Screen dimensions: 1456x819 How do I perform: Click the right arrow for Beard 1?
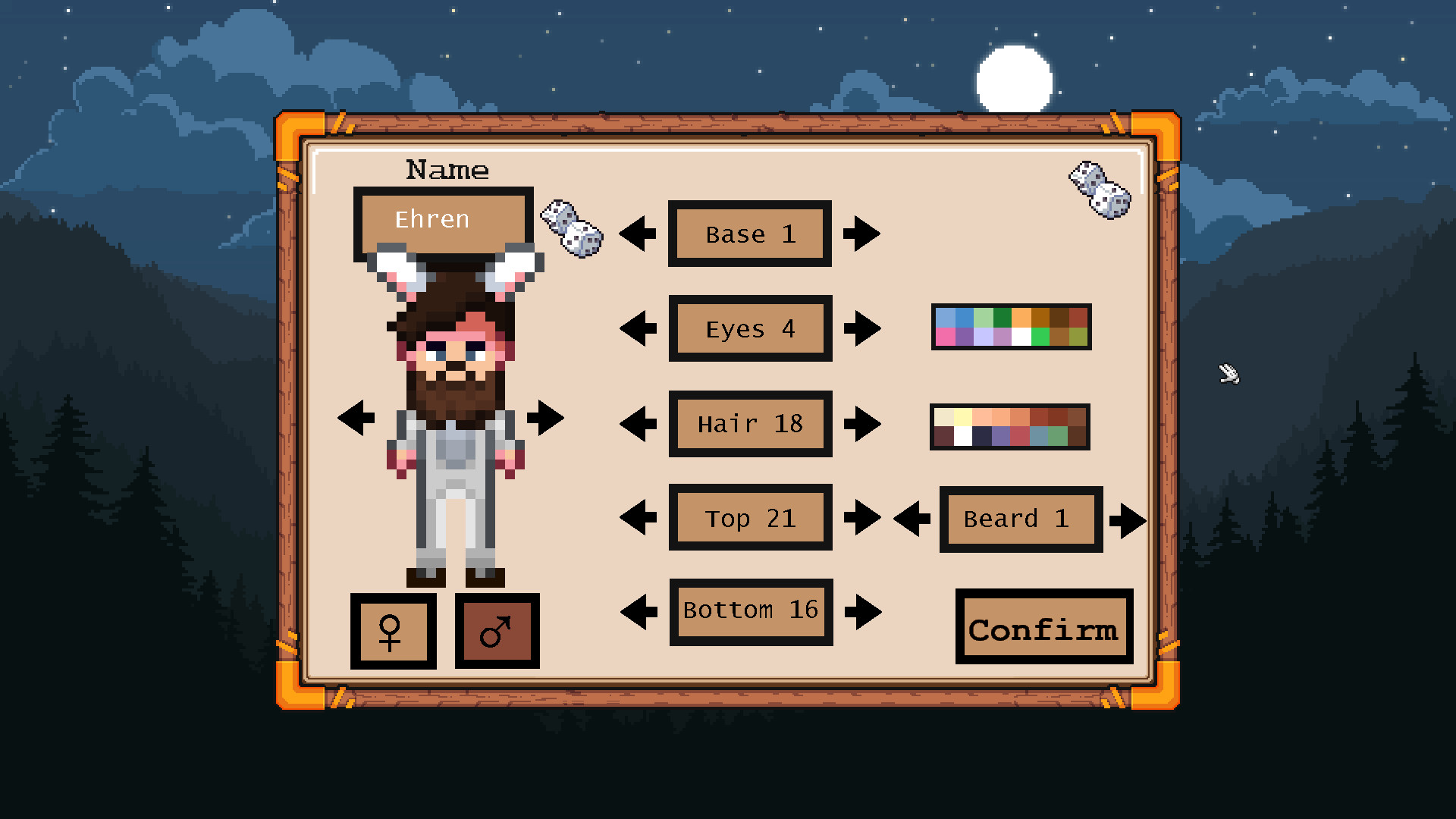pyautogui.click(x=1128, y=519)
